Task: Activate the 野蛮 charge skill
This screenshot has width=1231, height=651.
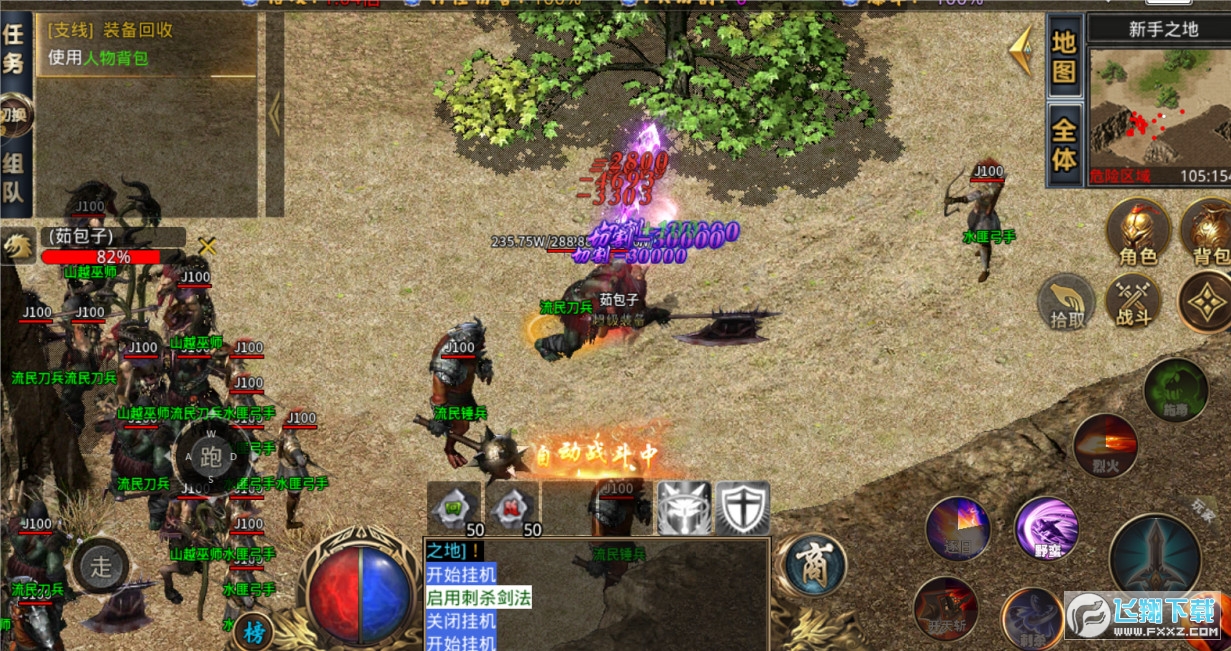Action: click(x=1046, y=527)
